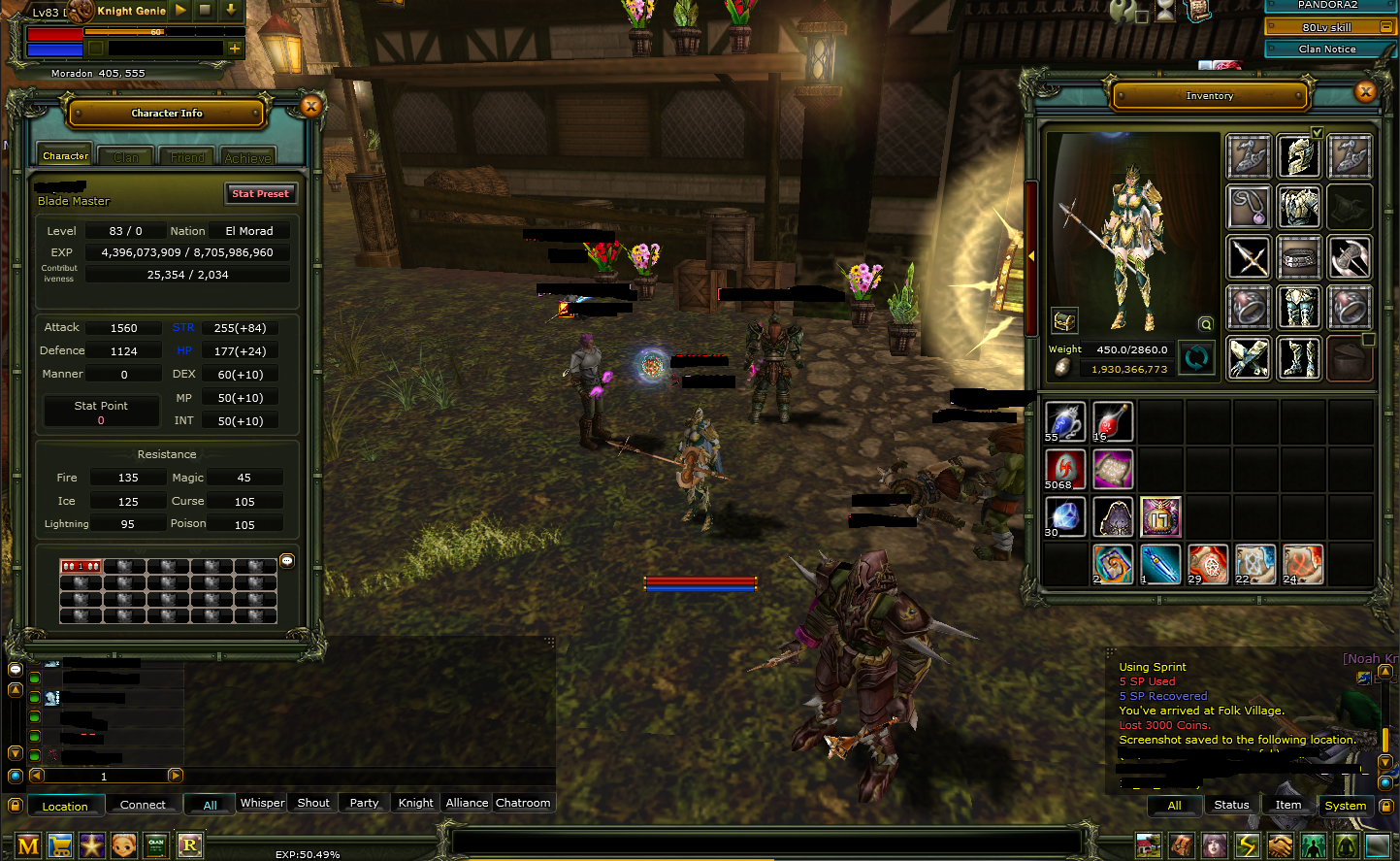Open the Friend tab
1400x861 pixels.
187,157
